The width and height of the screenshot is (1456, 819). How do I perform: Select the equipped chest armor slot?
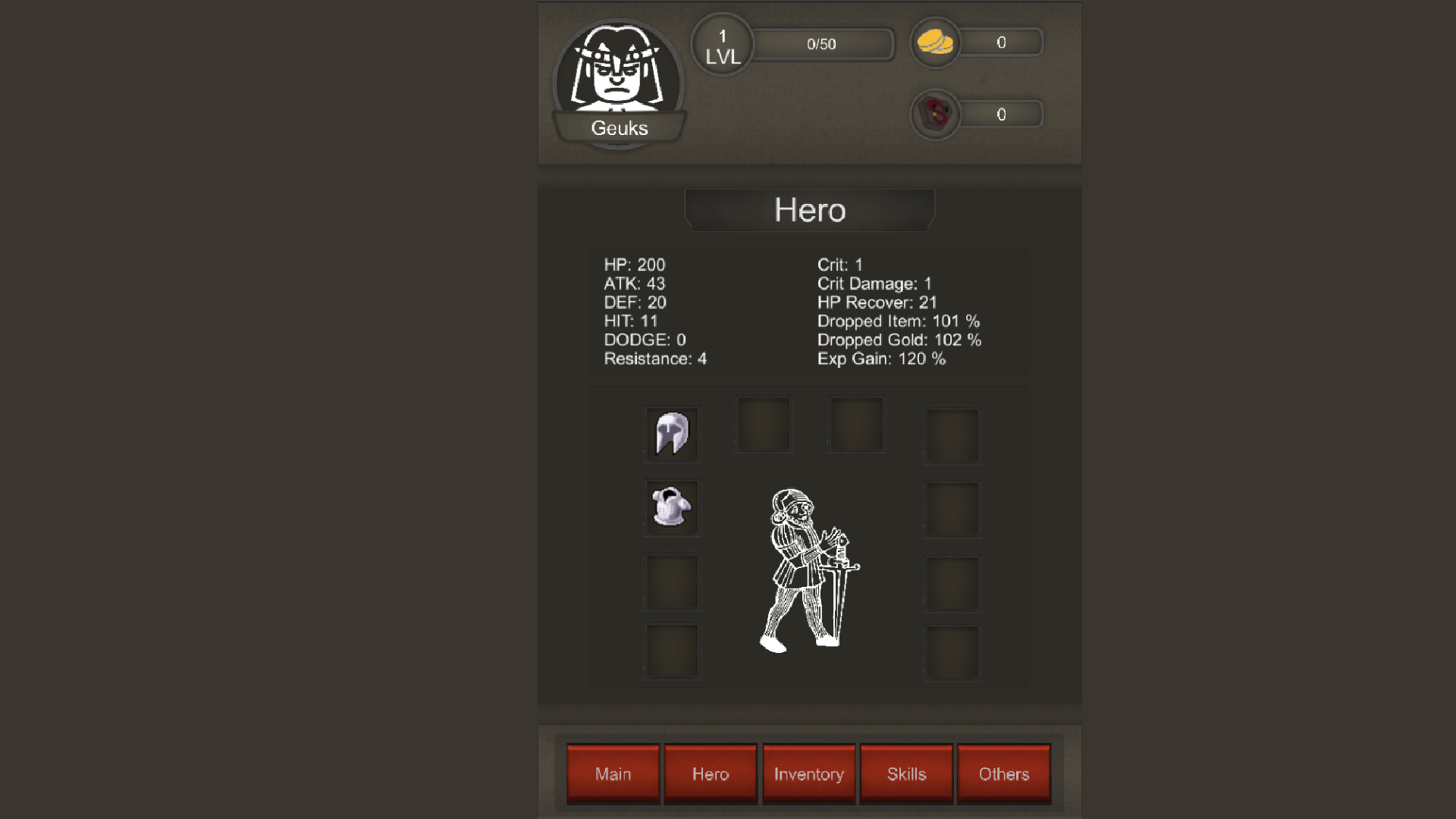pos(672,508)
